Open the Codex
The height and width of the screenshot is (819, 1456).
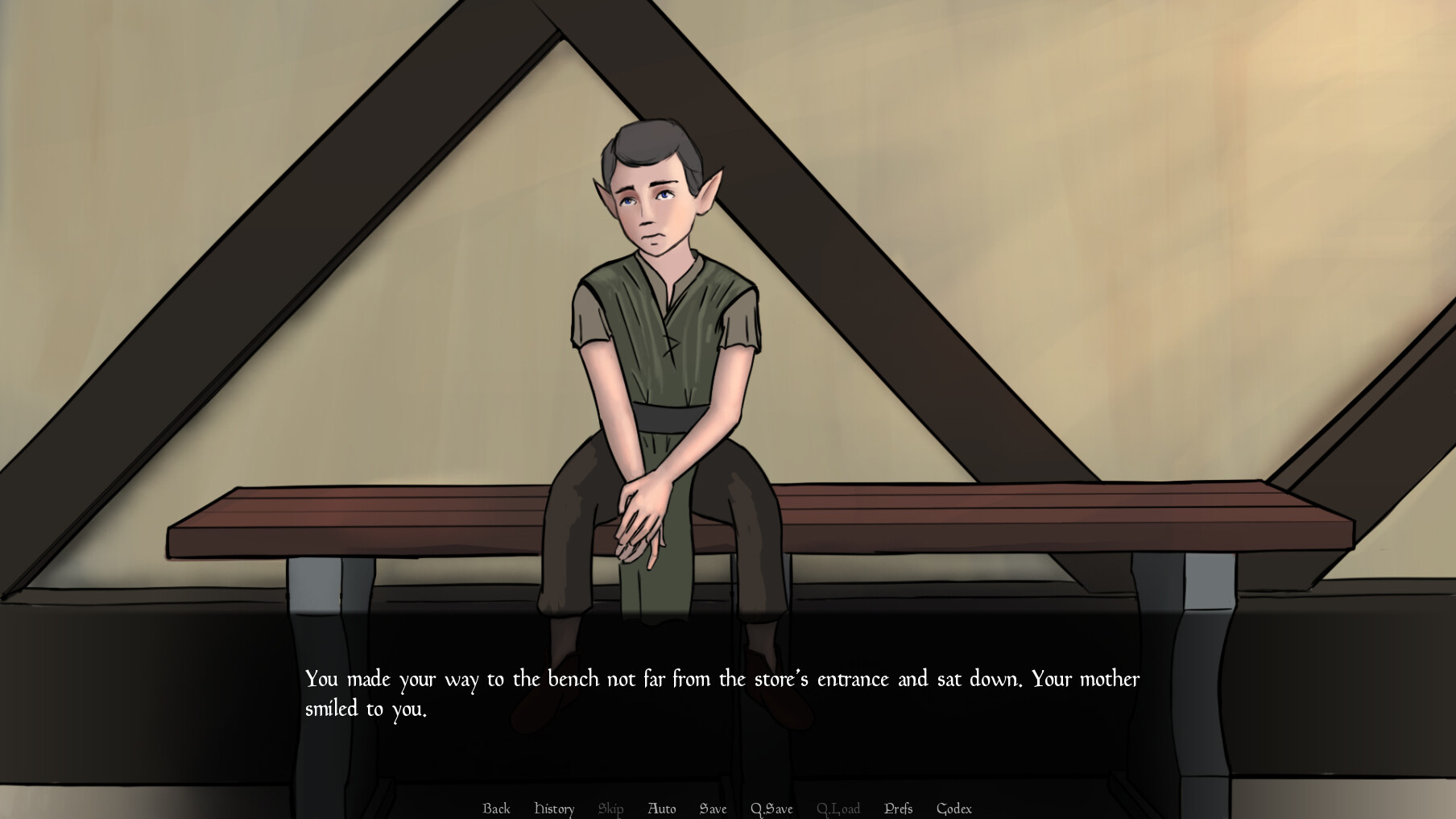[x=954, y=809]
